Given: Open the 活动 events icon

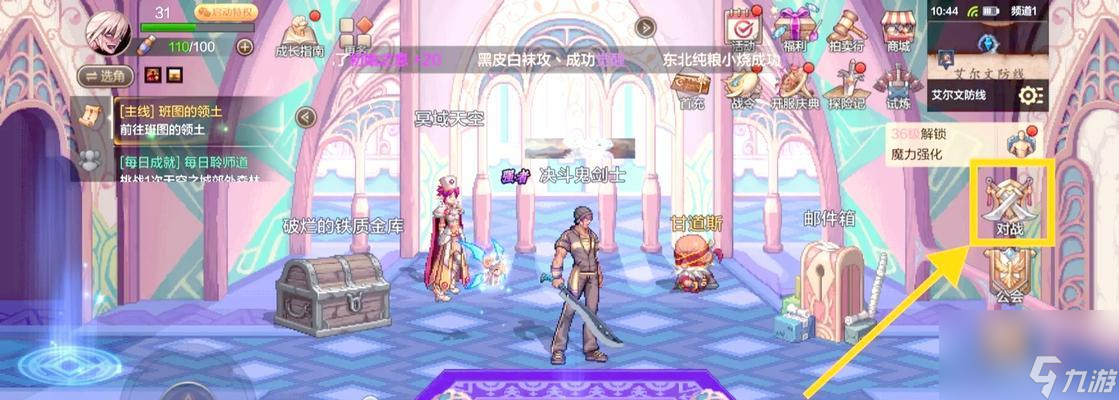Looking at the screenshot, I should [742, 28].
